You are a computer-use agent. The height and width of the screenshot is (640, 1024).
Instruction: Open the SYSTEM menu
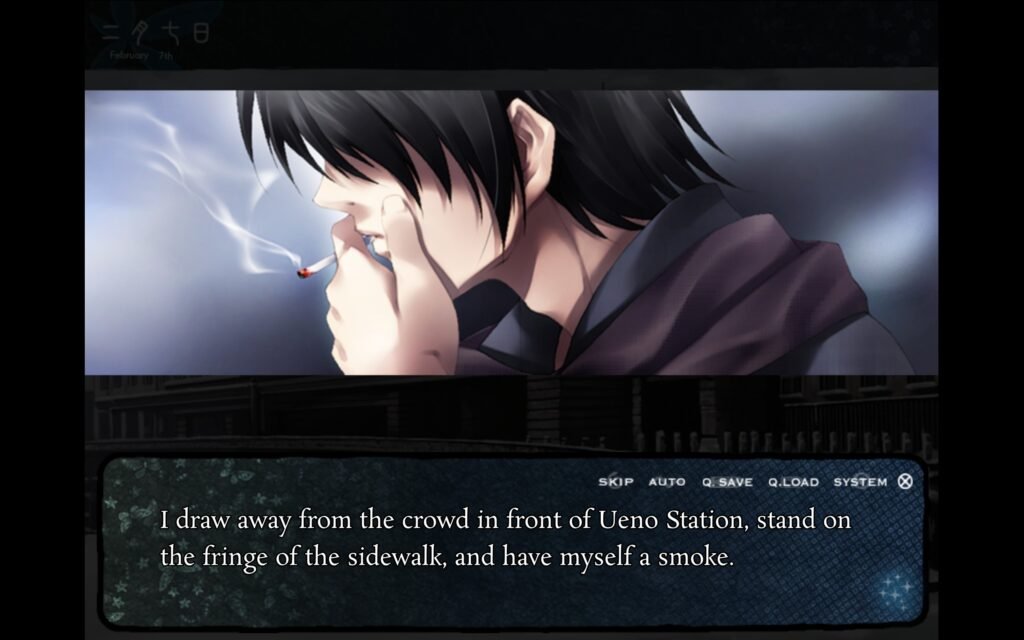coord(860,482)
